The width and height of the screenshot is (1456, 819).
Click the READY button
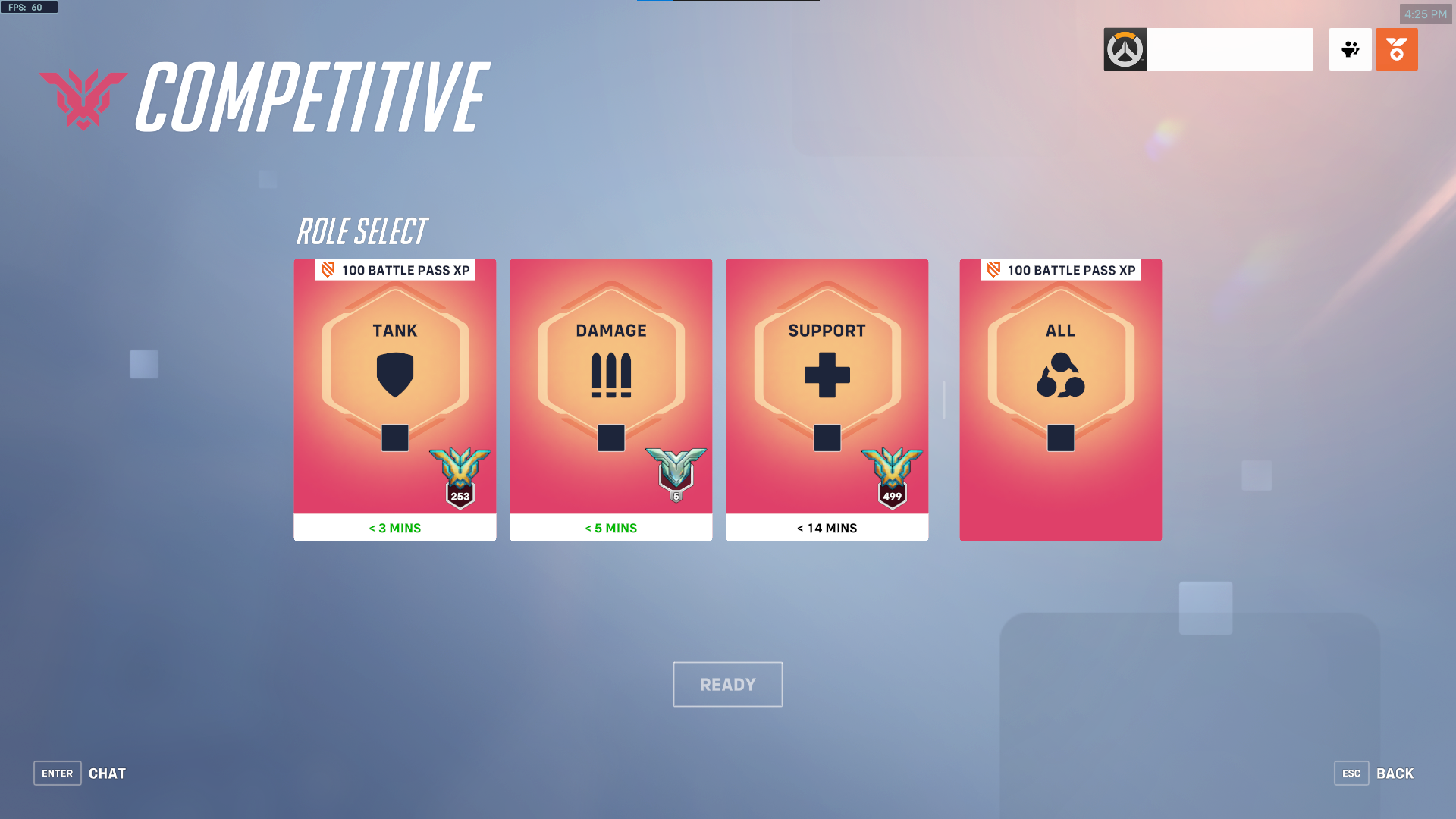click(x=727, y=683)
